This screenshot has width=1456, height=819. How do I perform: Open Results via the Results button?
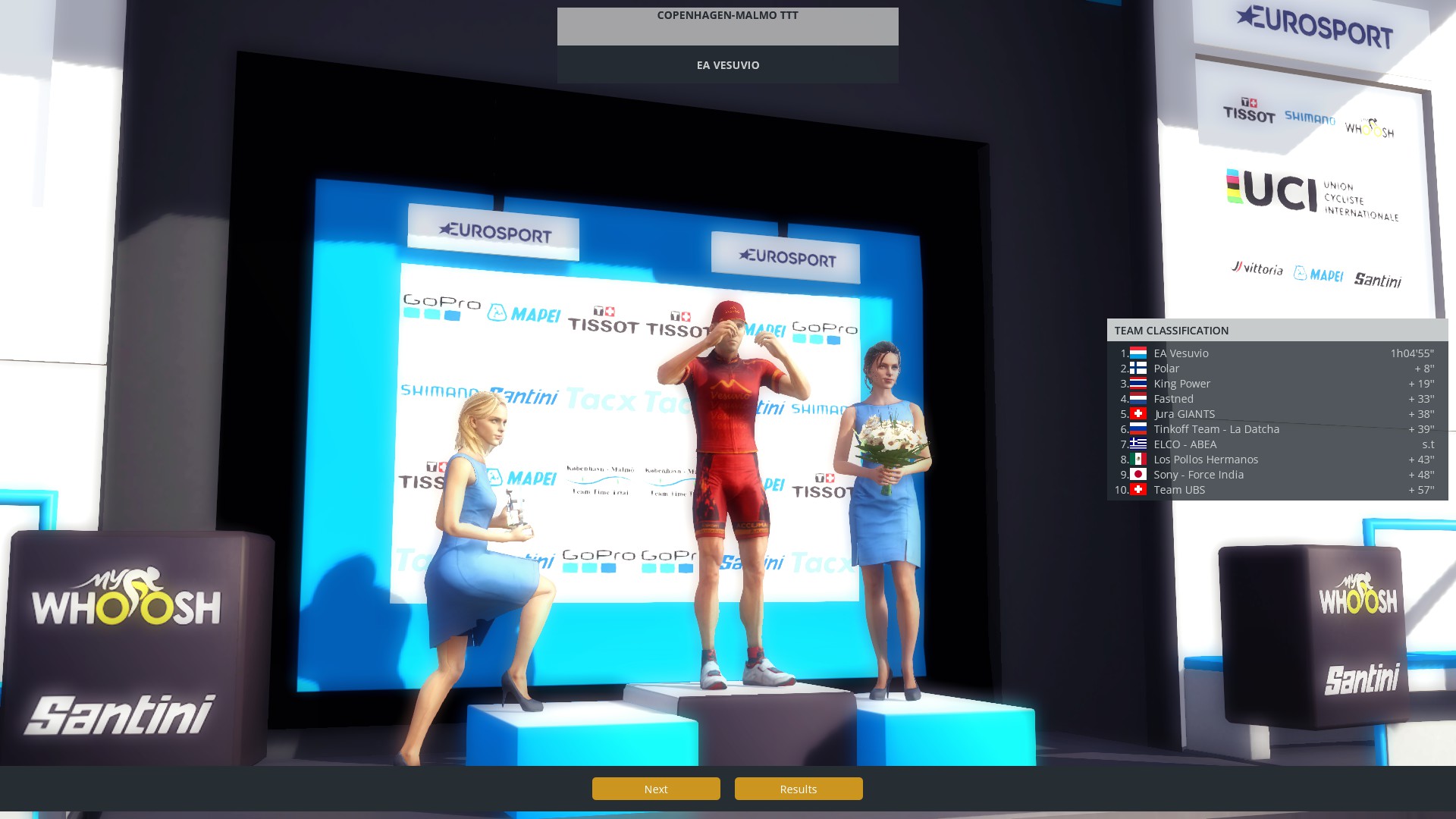tap(798, 789)
